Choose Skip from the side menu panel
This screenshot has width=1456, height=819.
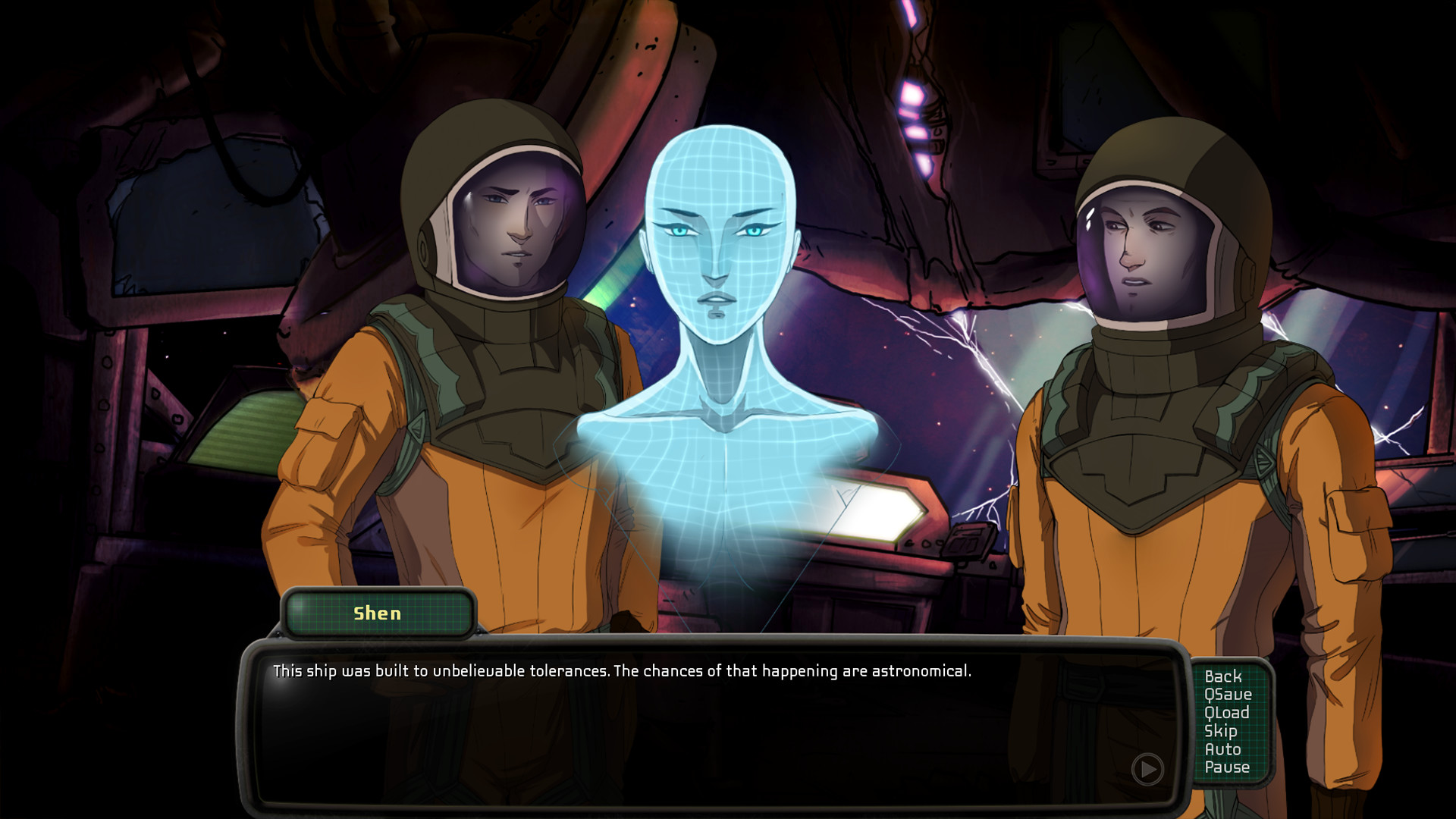(1221, 731)
